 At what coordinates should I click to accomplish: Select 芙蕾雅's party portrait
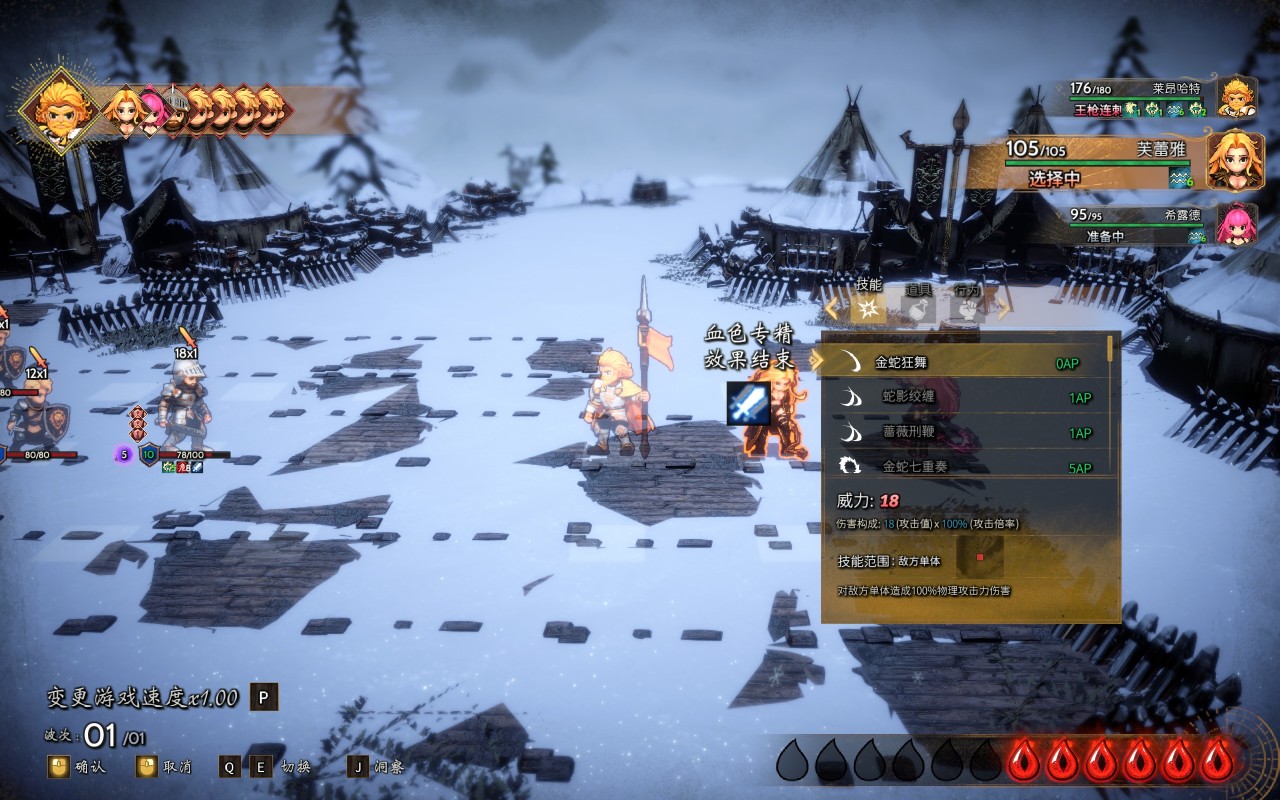coord(1235,160)
